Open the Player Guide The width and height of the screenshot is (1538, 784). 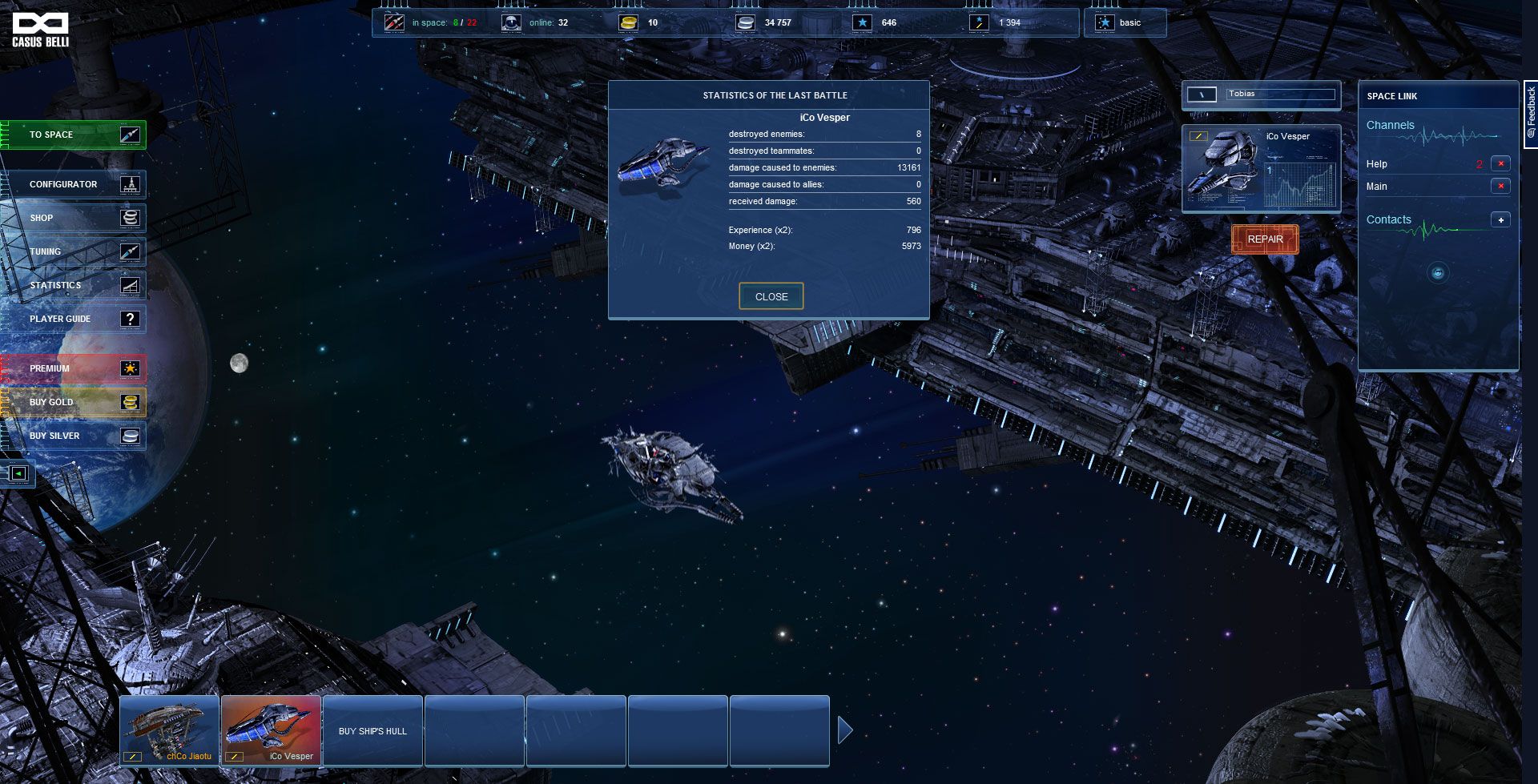coord(74,319)
